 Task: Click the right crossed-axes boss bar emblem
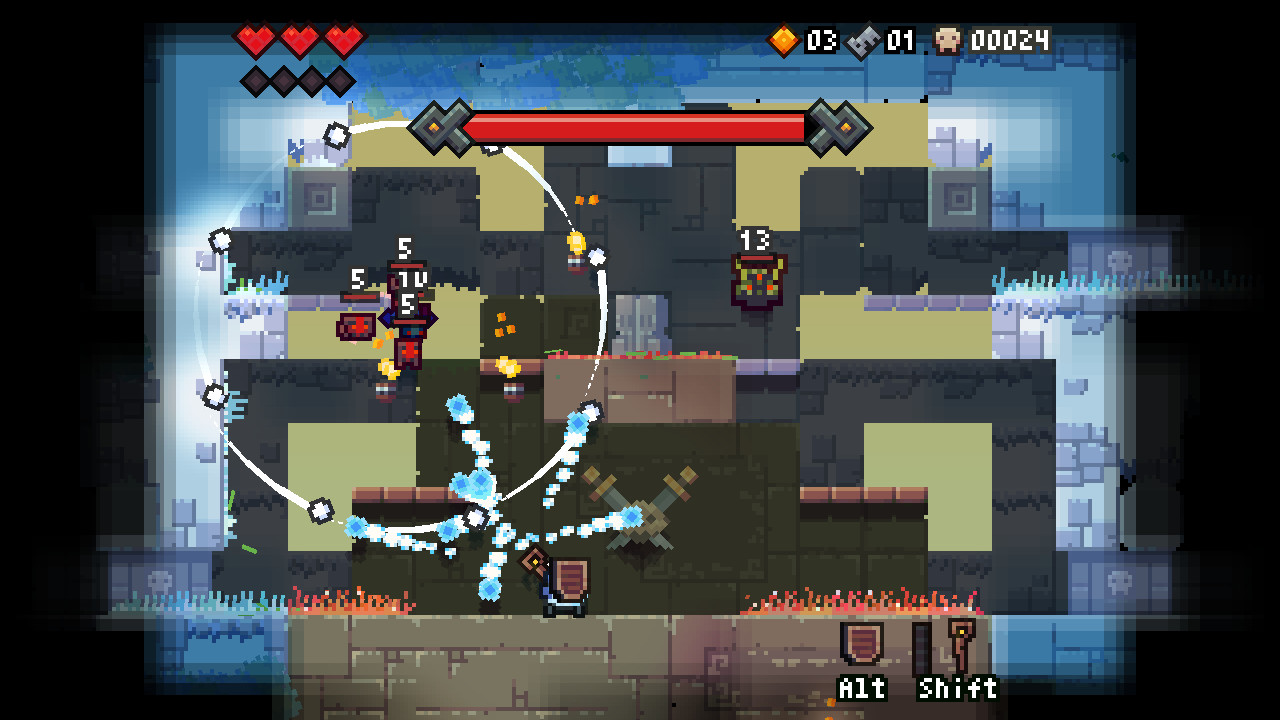point(837,127)
